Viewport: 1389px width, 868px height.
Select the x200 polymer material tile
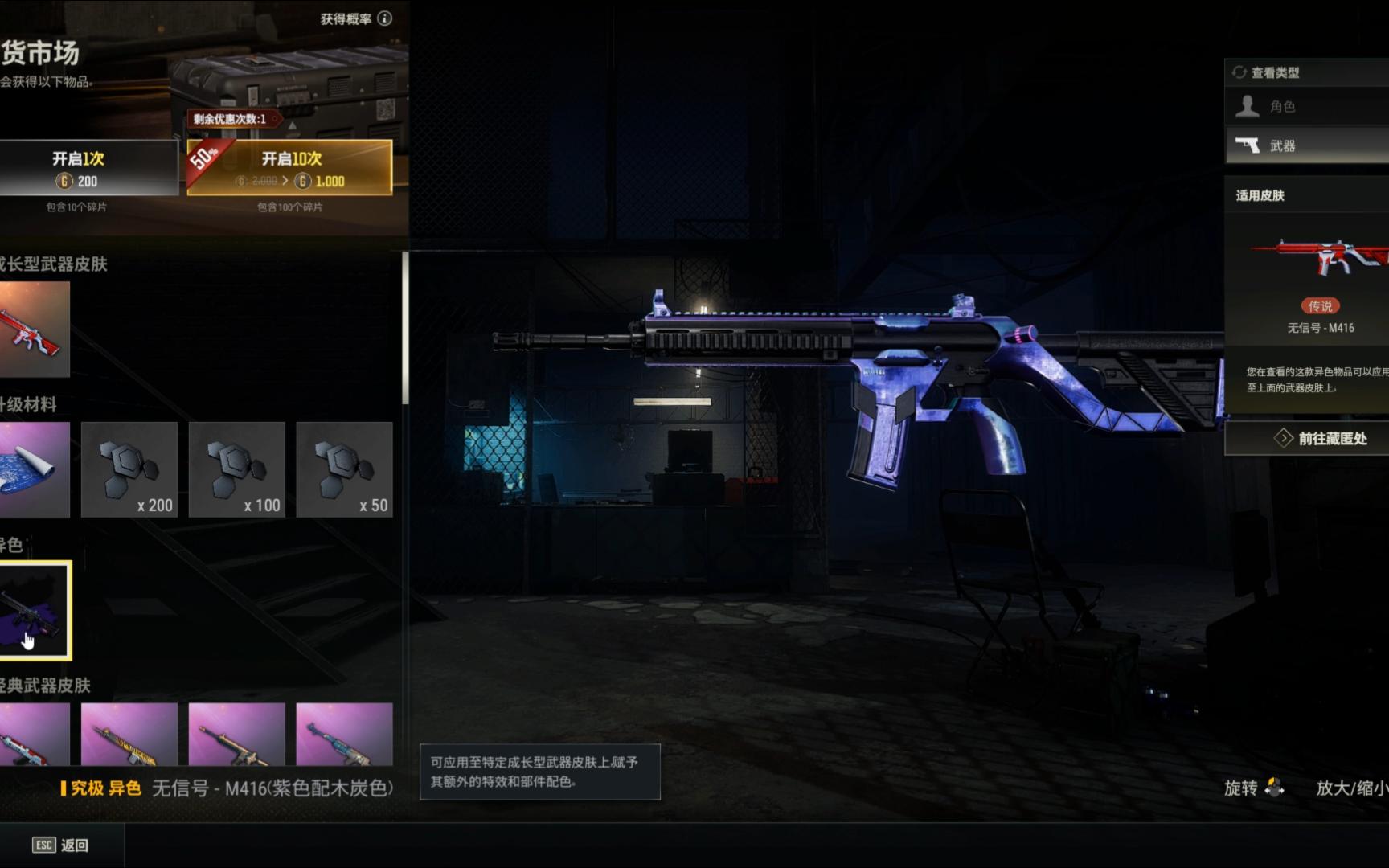point(129,469)
